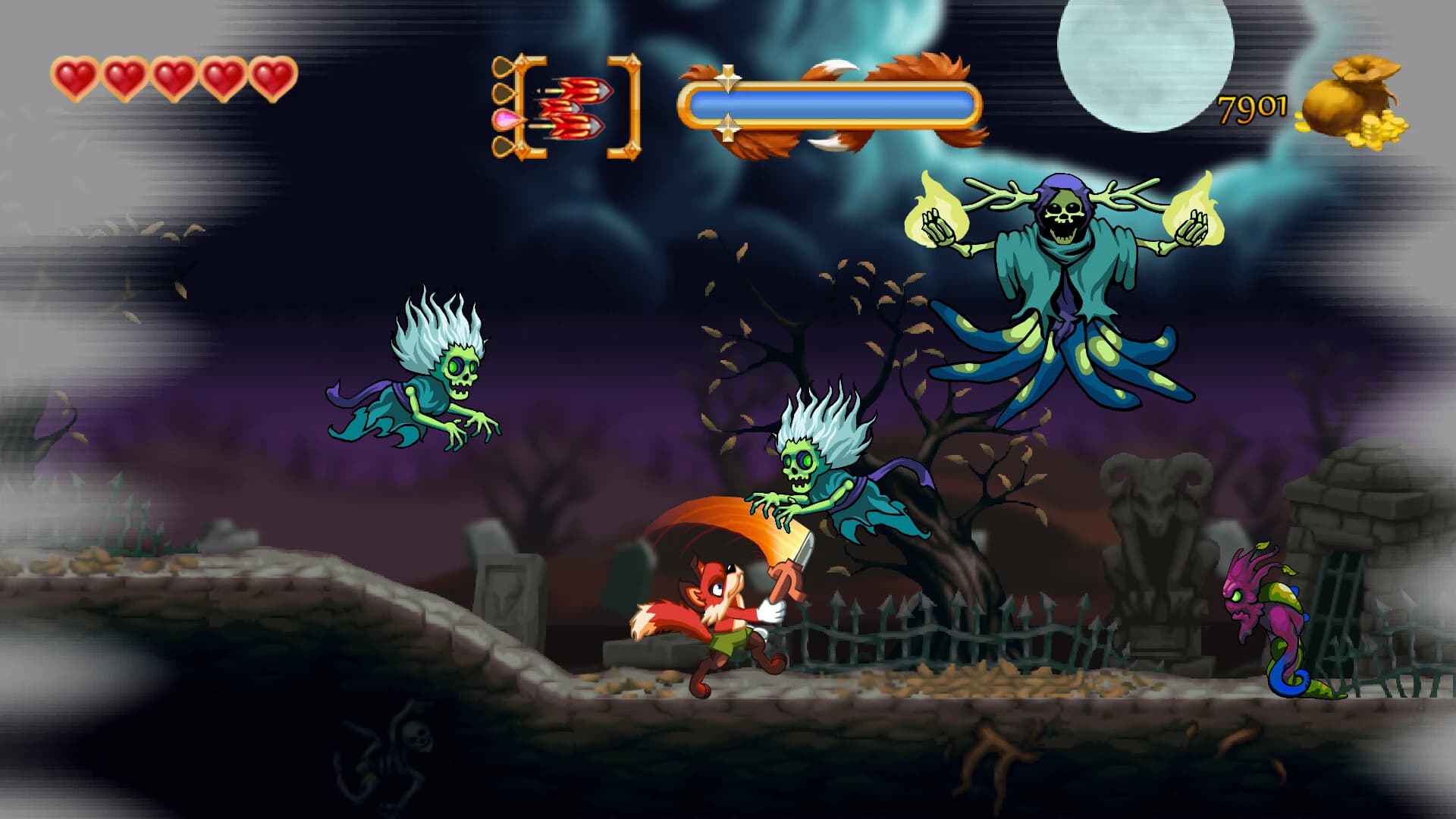Click the first red heart icon
The image size is (1456, 819).
point(74,76)
